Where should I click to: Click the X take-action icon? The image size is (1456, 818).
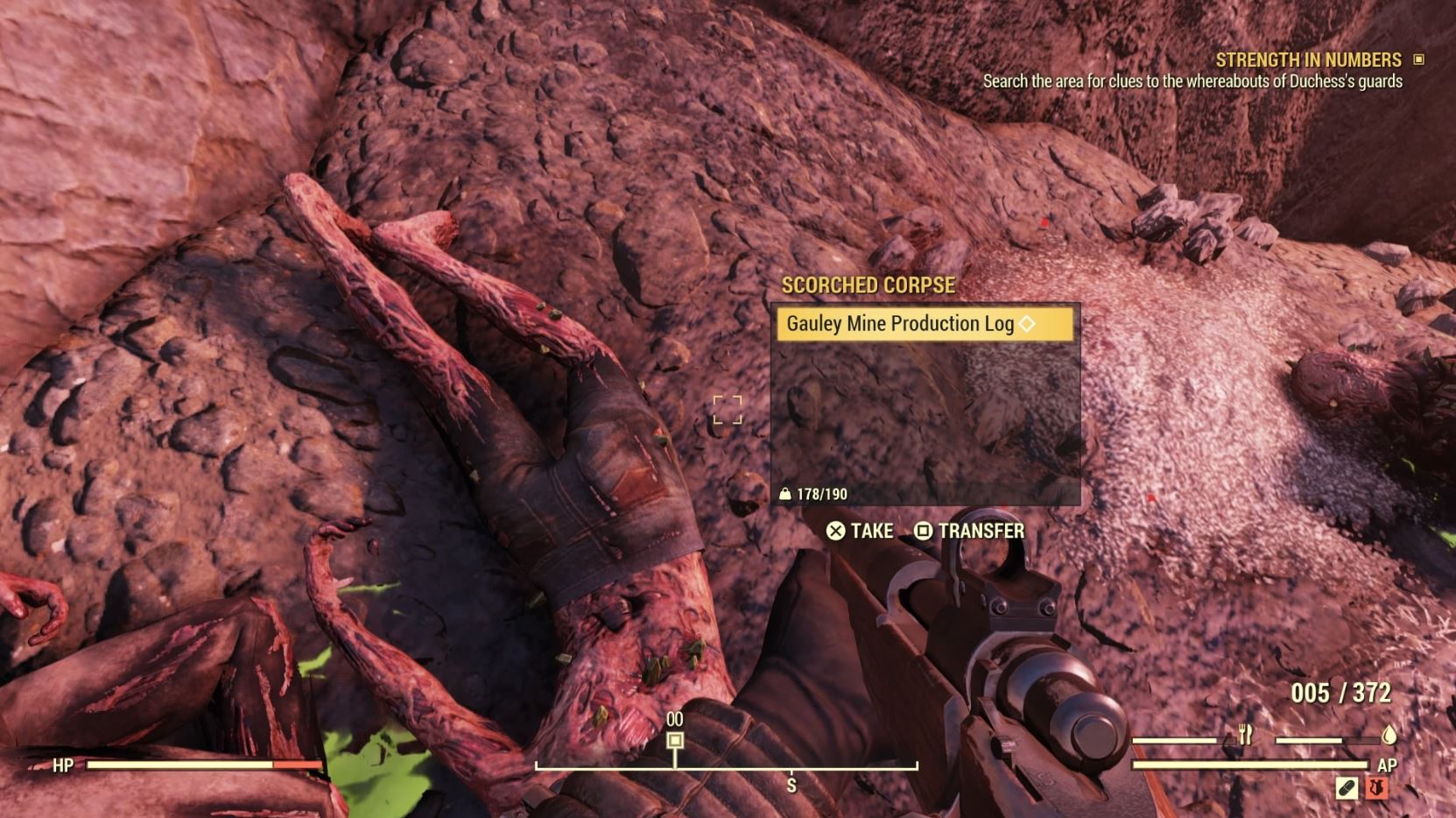tap(834, 531)
